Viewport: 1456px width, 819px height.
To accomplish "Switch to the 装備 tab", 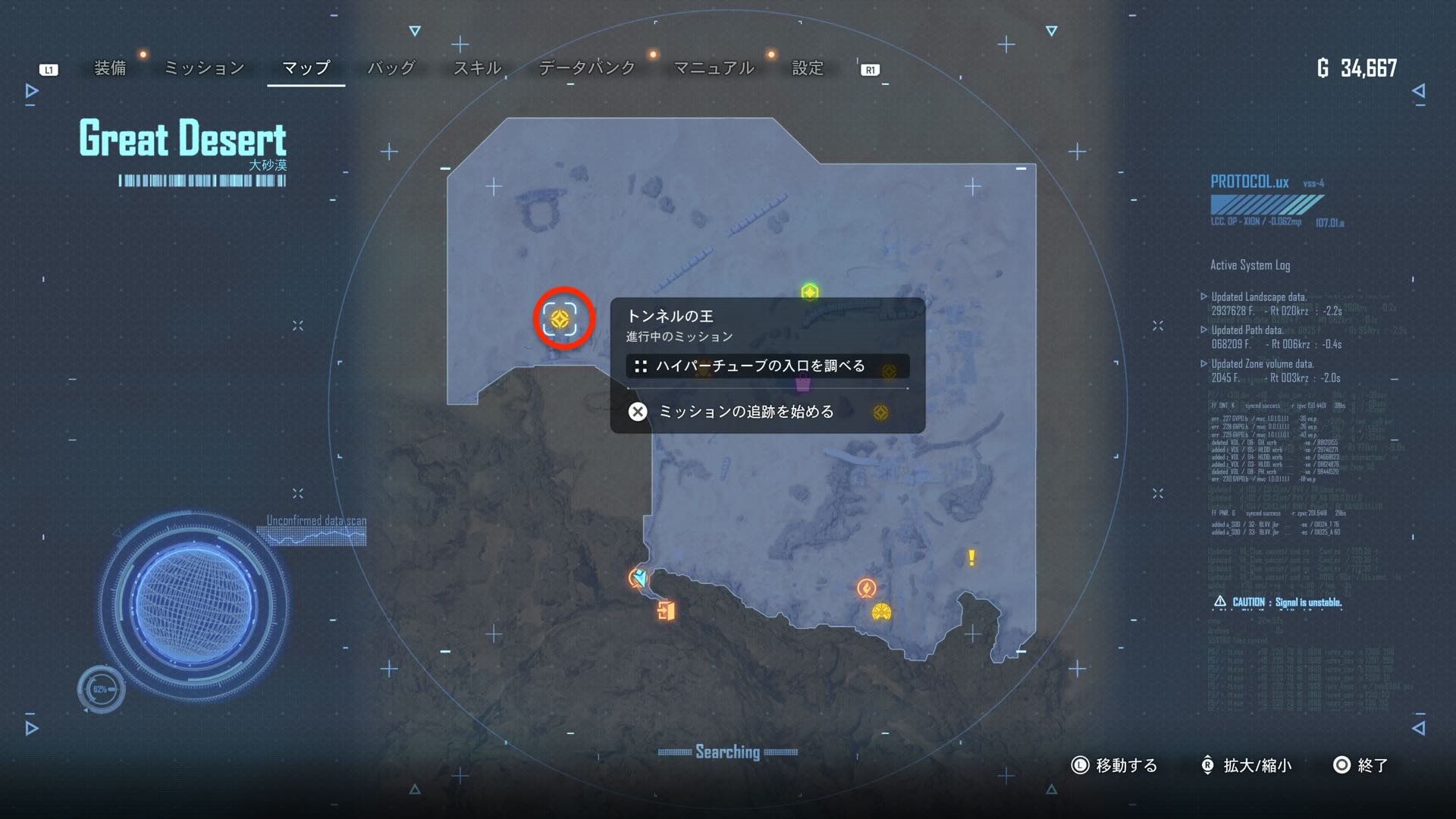I will [x=110, y=68].
